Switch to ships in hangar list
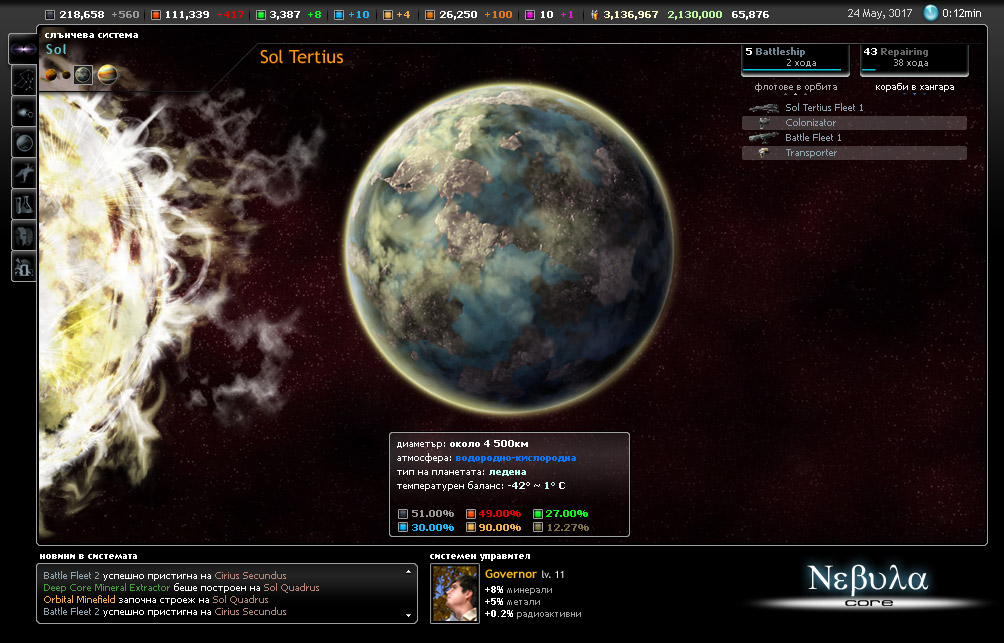 [x=914, y=87]
